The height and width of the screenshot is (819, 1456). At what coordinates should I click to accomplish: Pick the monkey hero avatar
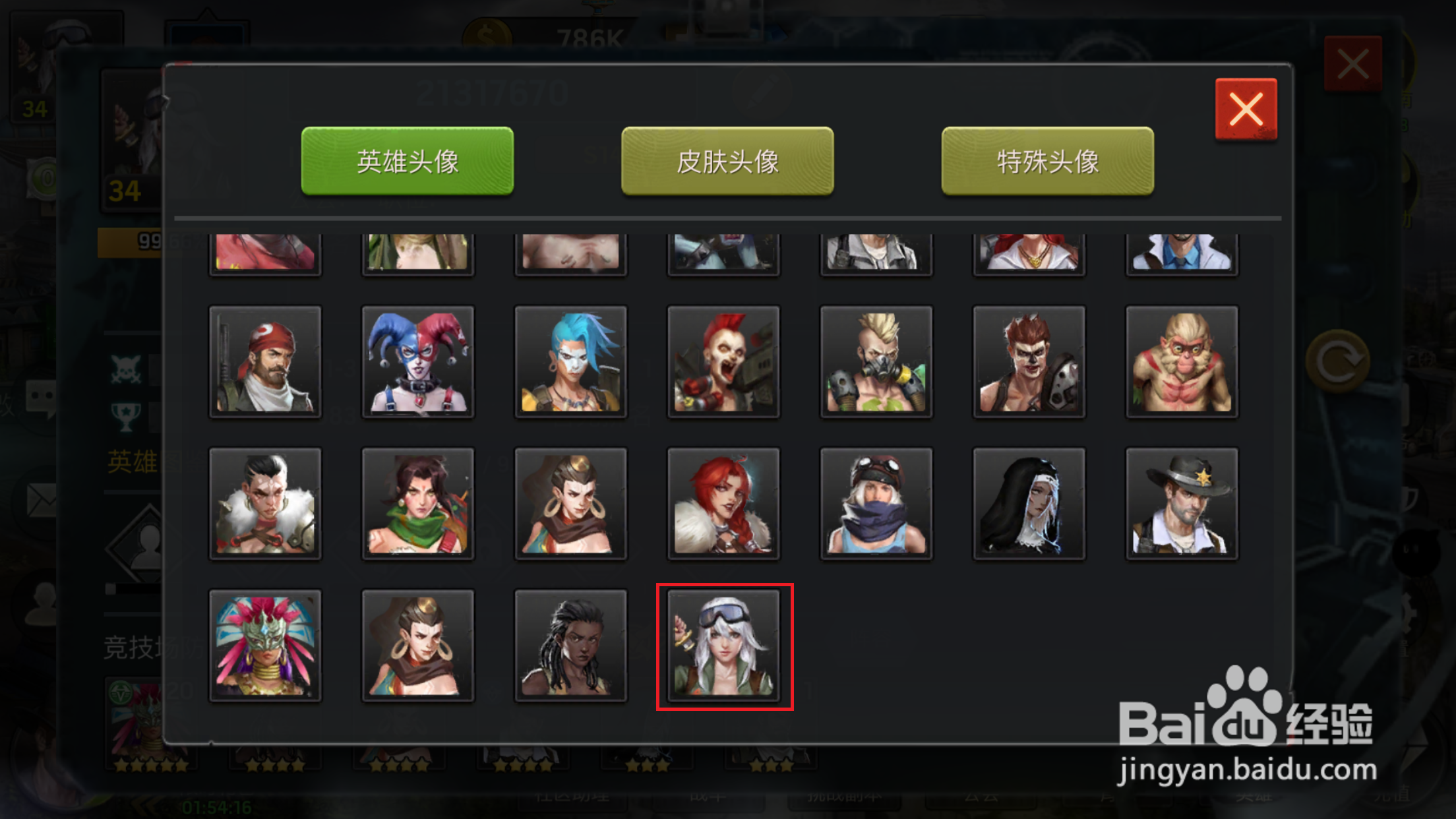(x=1182, y=361)
